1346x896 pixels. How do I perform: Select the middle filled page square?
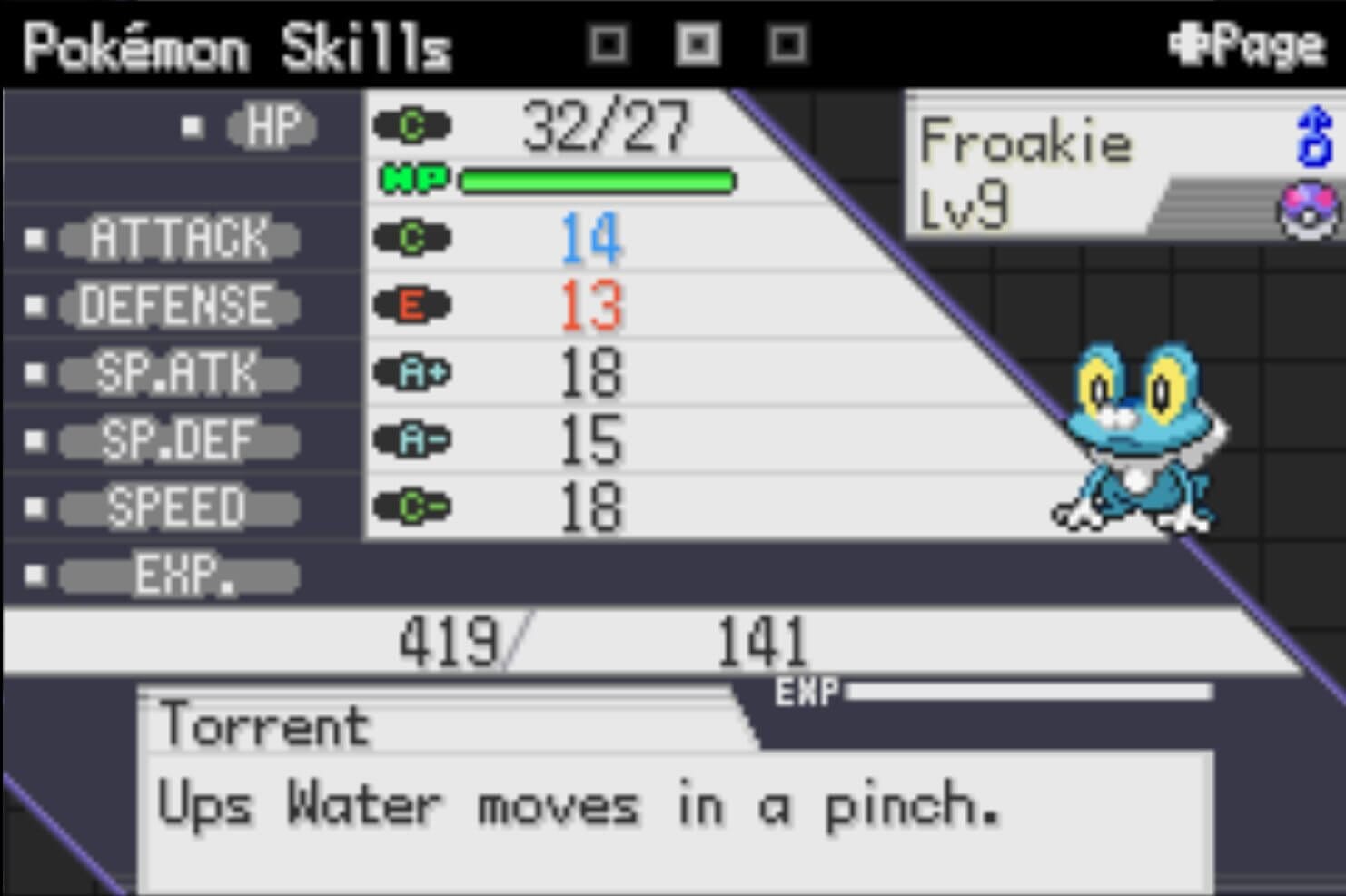tap(697, 44)
